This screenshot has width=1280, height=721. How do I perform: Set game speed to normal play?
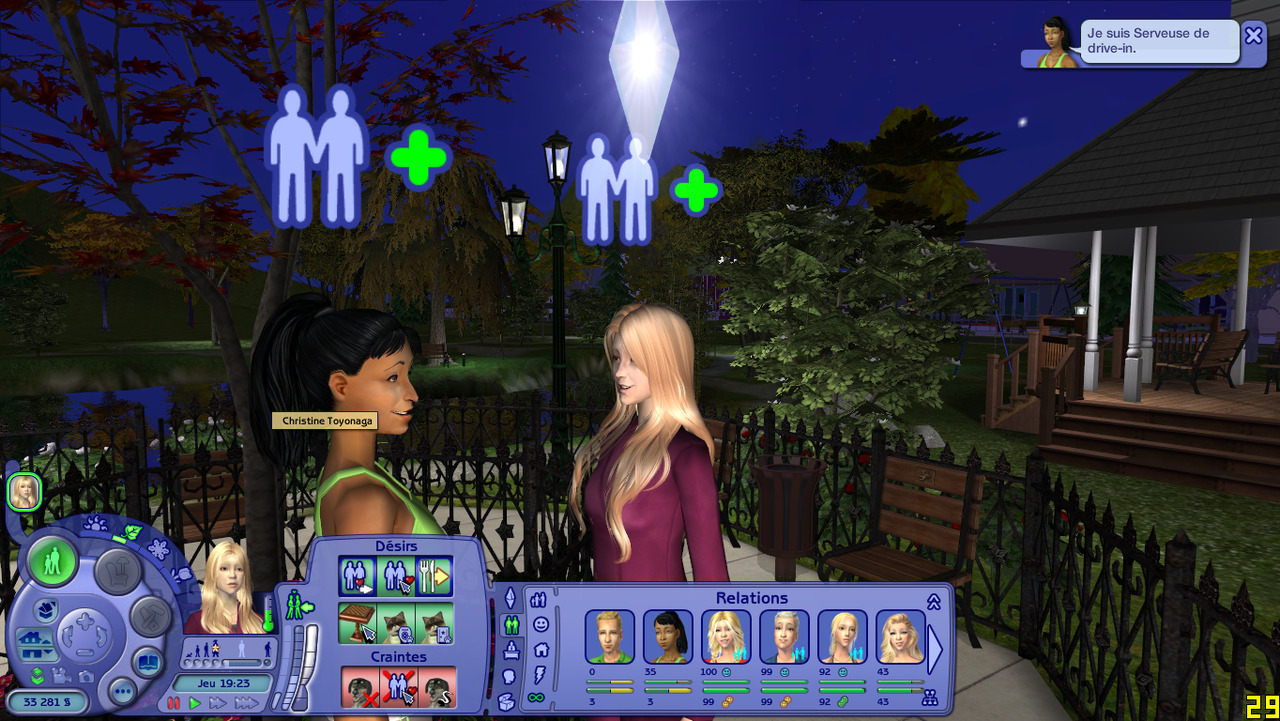(194, 704)
